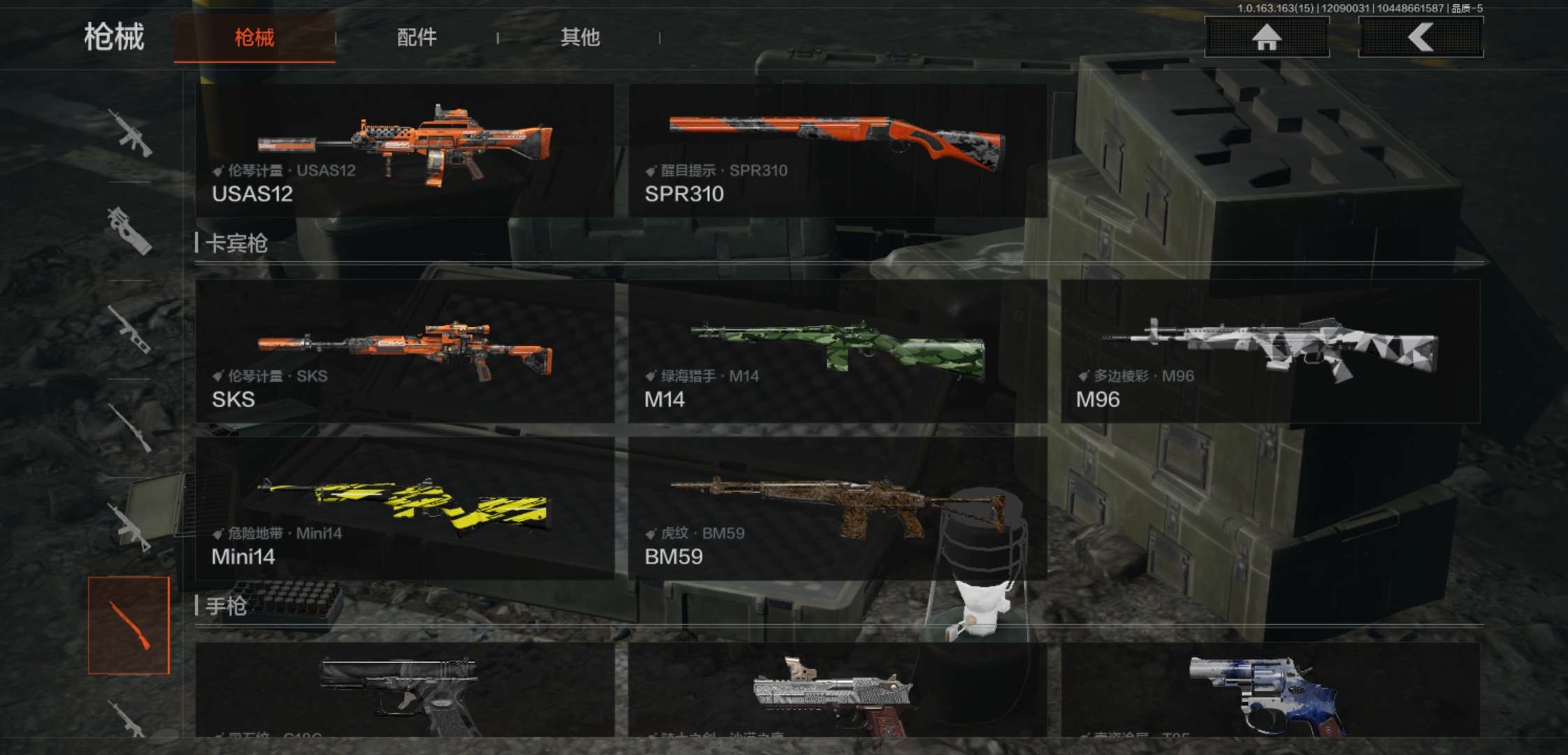Open the 配件 tab
Screen dimensions: 1568x755
(x=417, y=38)
